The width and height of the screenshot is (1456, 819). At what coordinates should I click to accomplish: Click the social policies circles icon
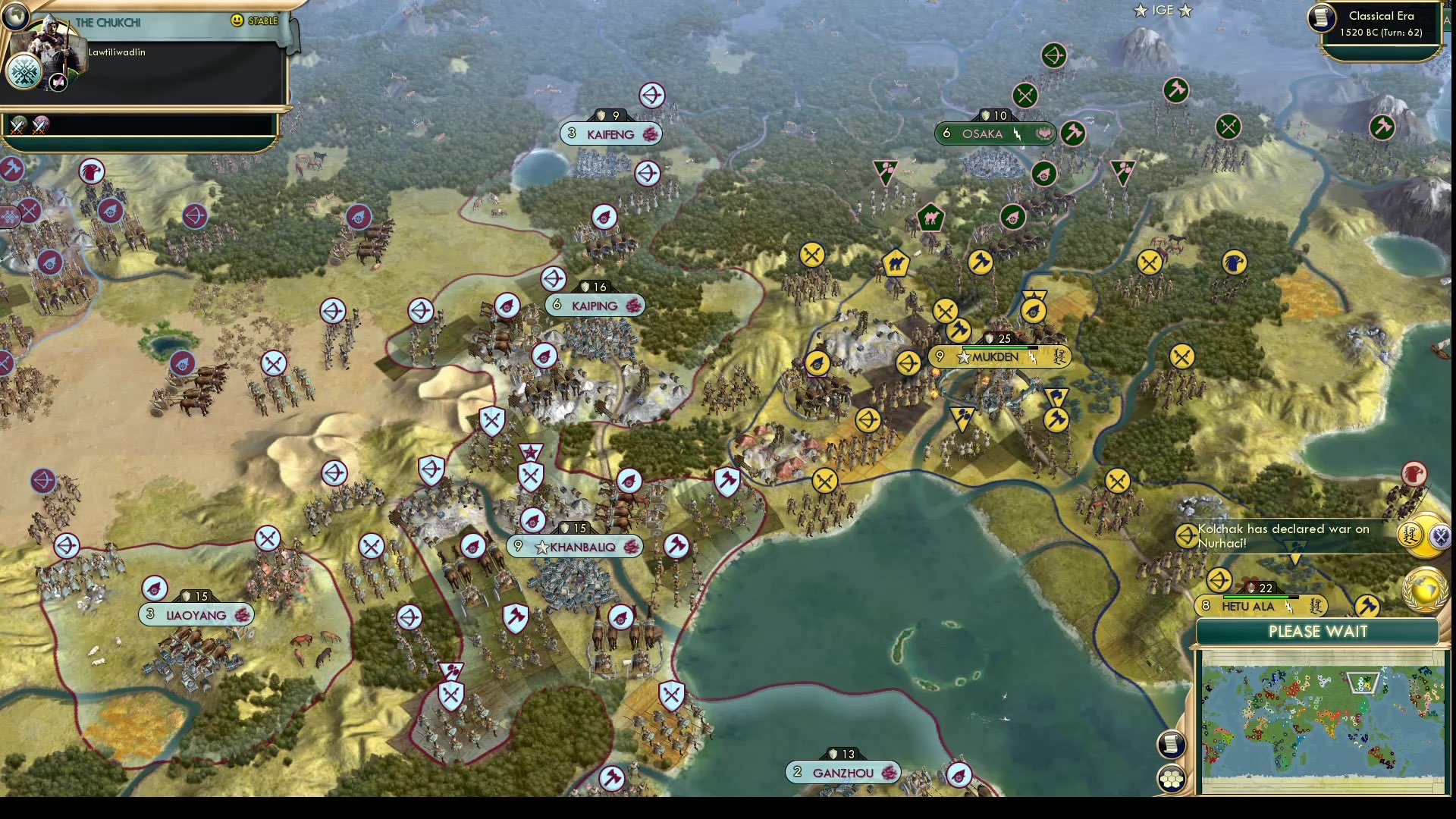[1172, 777]
